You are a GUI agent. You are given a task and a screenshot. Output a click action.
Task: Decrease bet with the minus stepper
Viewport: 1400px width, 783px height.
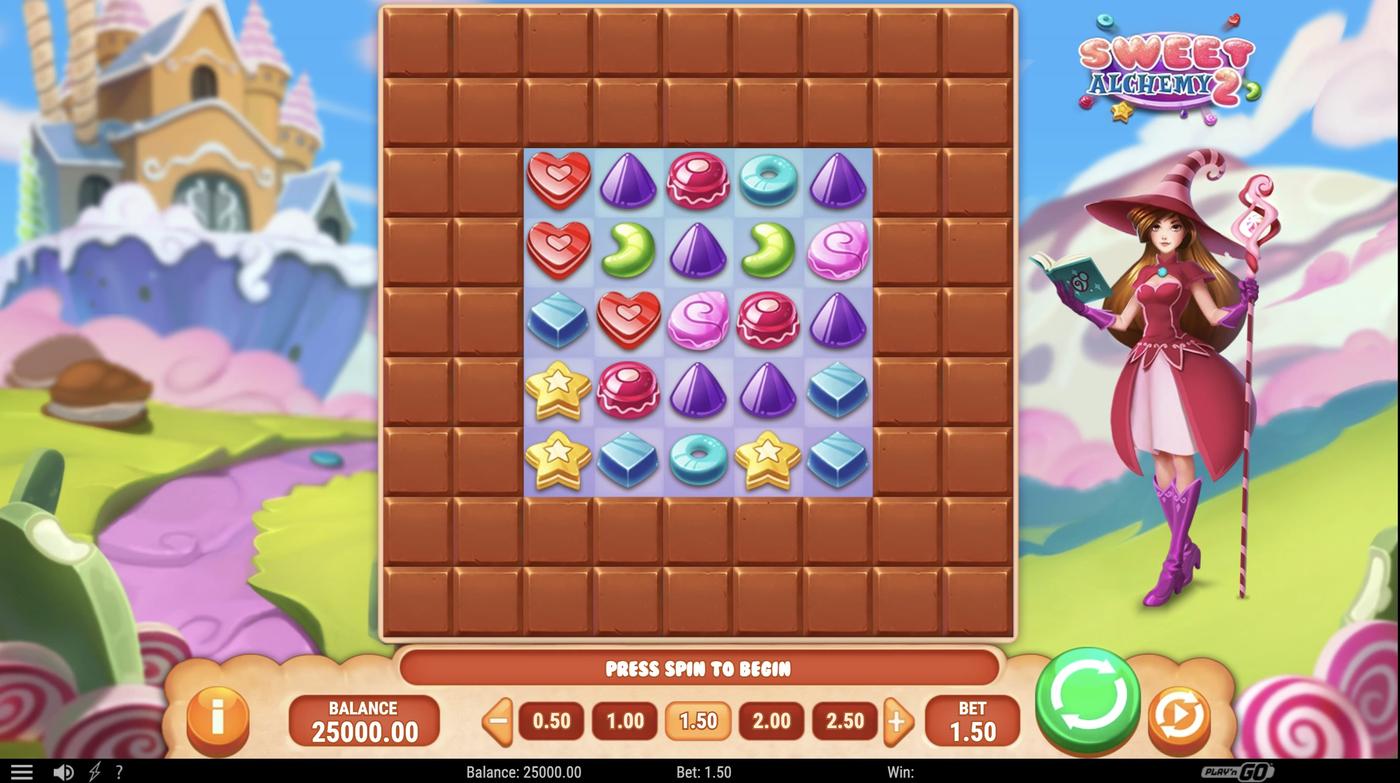point(495,720)
